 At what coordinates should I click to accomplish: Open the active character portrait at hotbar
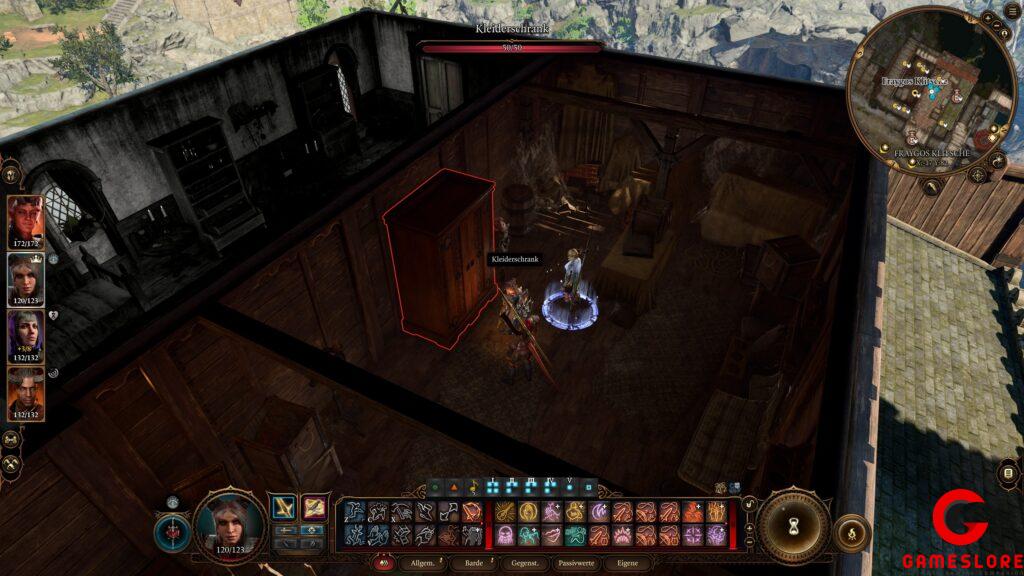pos(229,524)
